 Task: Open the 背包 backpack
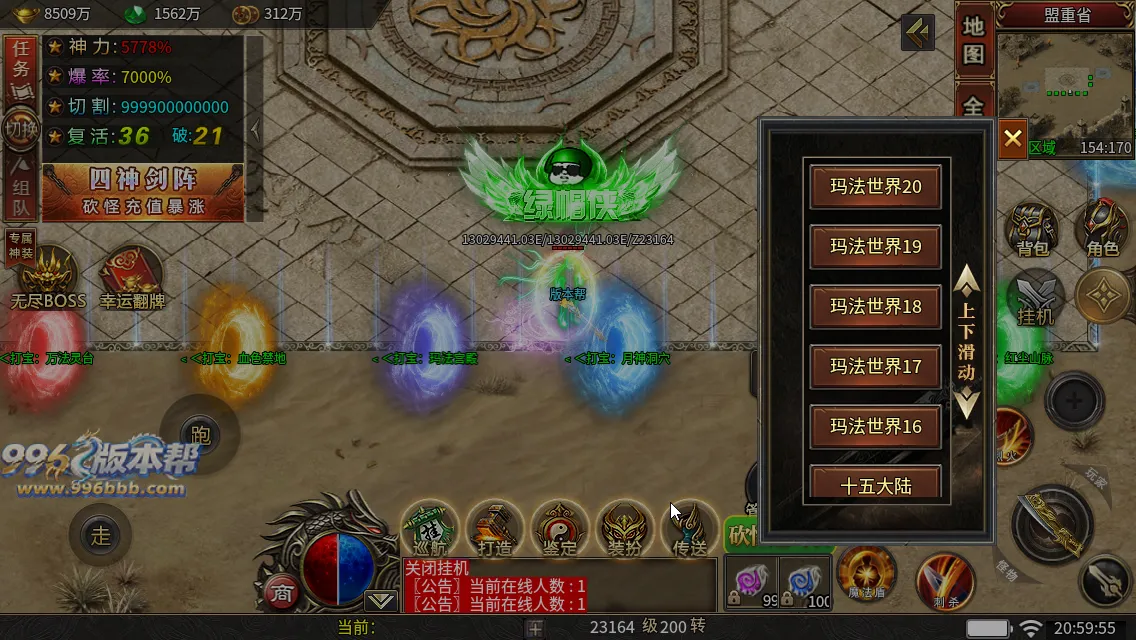coord(1031,232)
